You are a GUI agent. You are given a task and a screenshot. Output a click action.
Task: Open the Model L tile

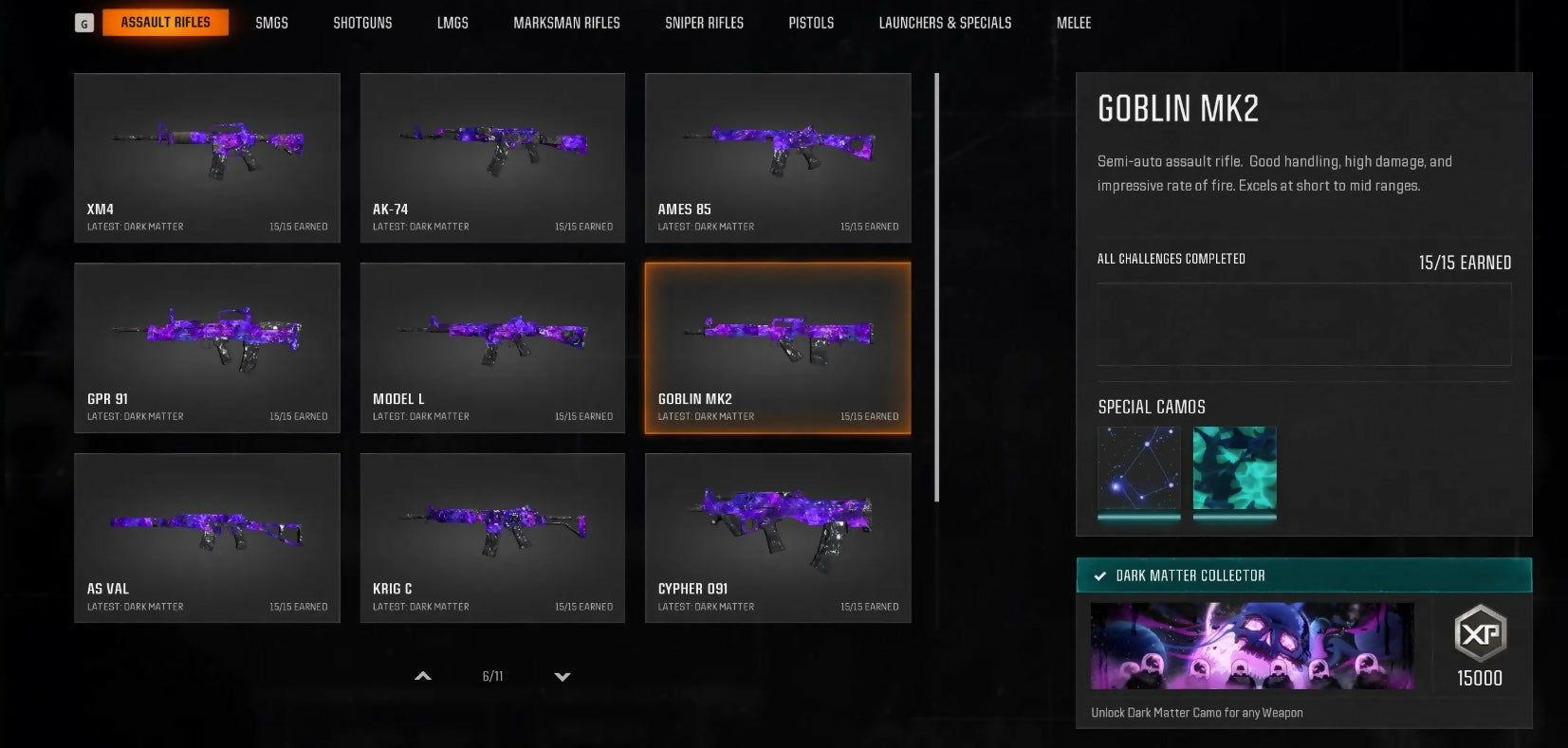click(x=492, y=348)
